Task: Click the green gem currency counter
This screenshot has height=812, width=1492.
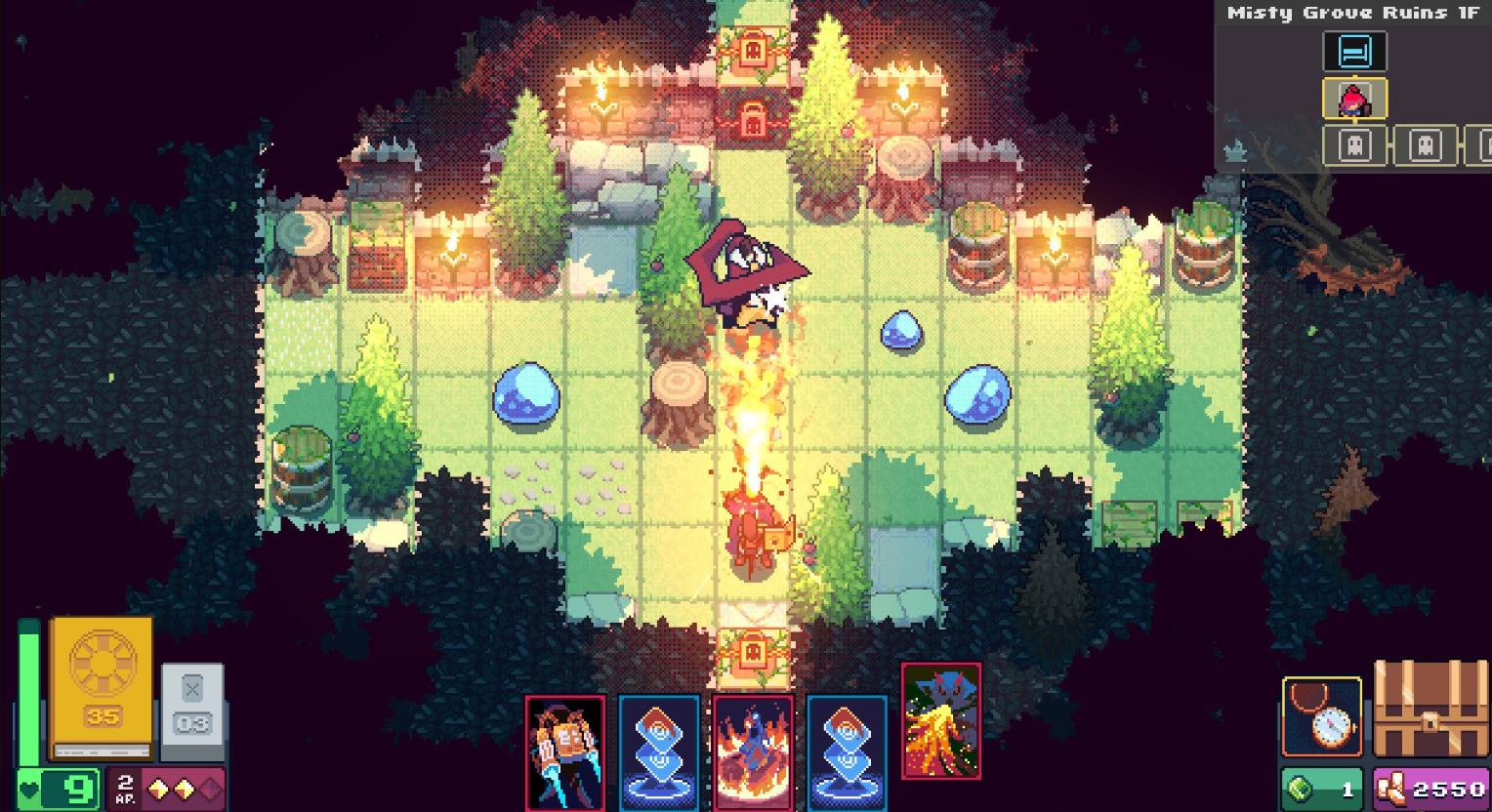Action: pyautogui.click(x=1324, y=787)
